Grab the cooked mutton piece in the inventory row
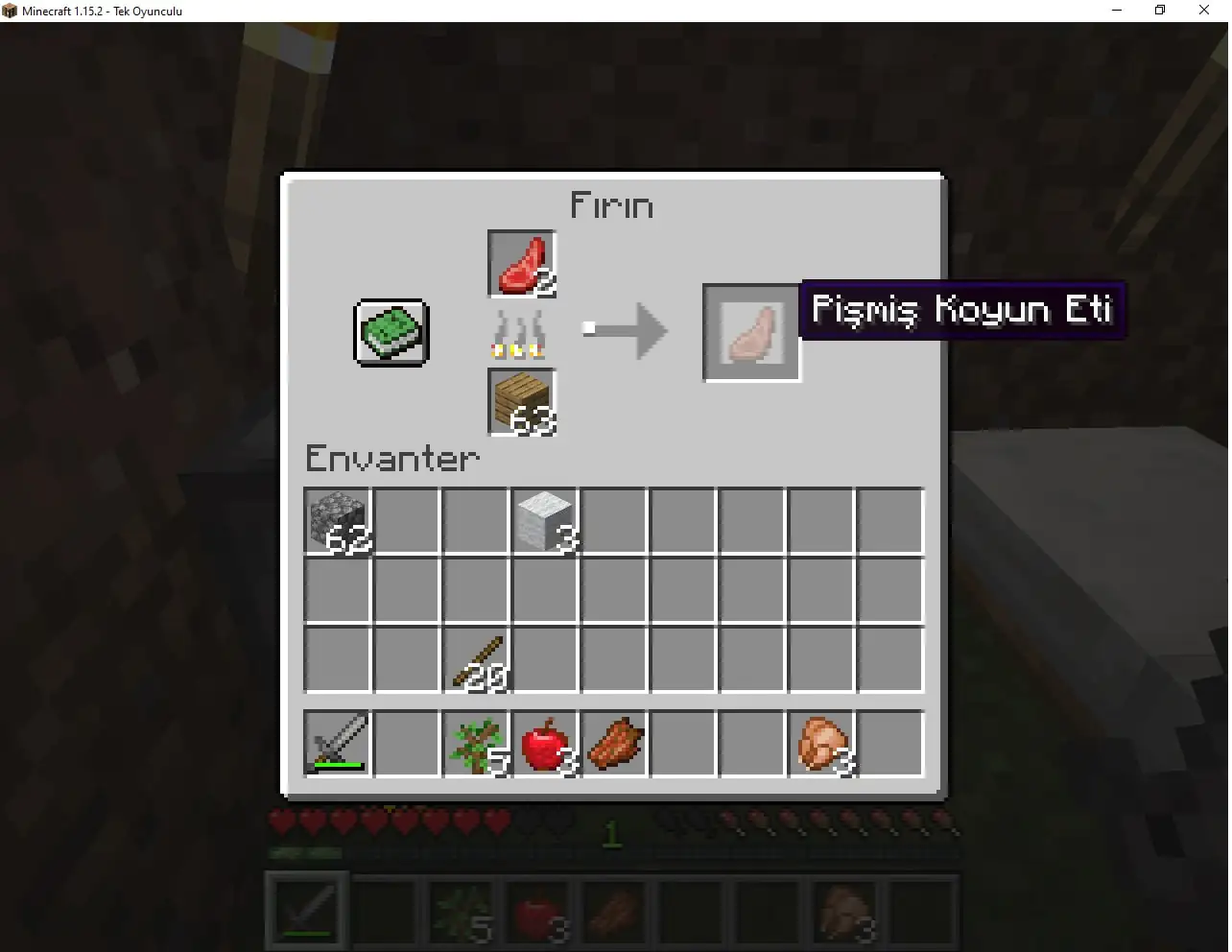This screenshot has height=952, width=1232. (613, 744)
